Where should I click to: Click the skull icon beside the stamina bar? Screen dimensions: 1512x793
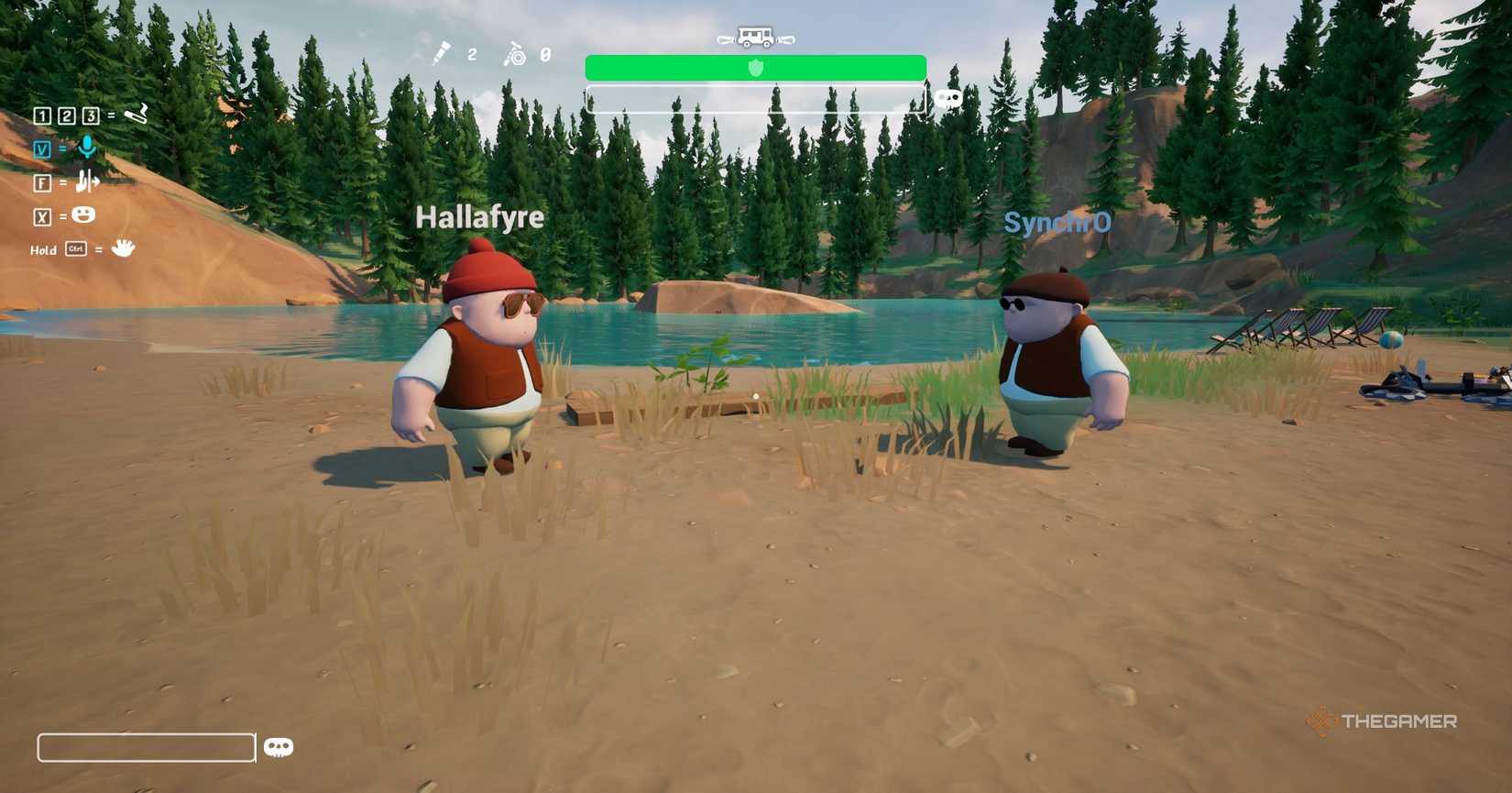(948, 98)
